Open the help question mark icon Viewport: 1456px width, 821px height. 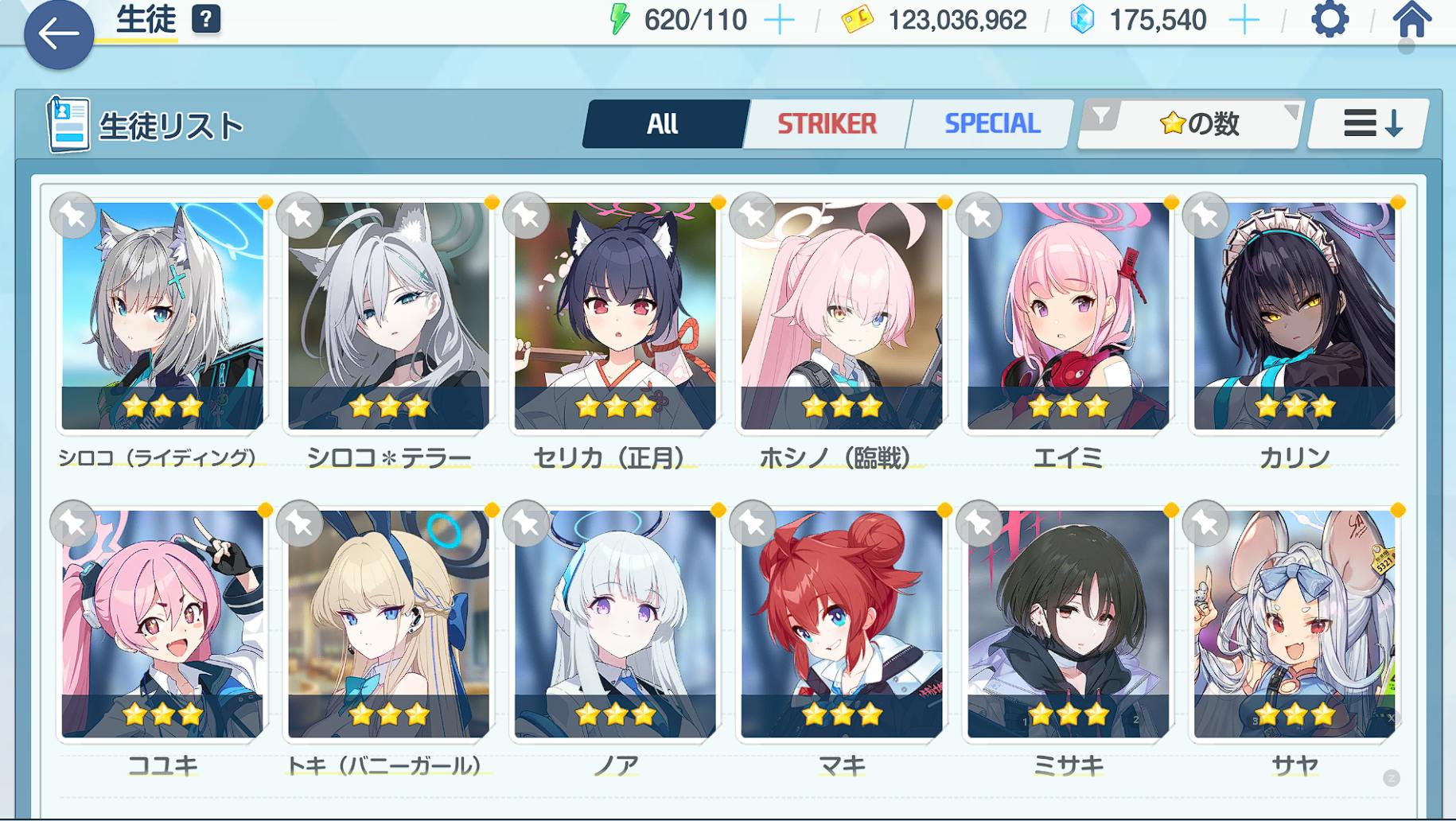pyautogui.click(x=206, y=19)
